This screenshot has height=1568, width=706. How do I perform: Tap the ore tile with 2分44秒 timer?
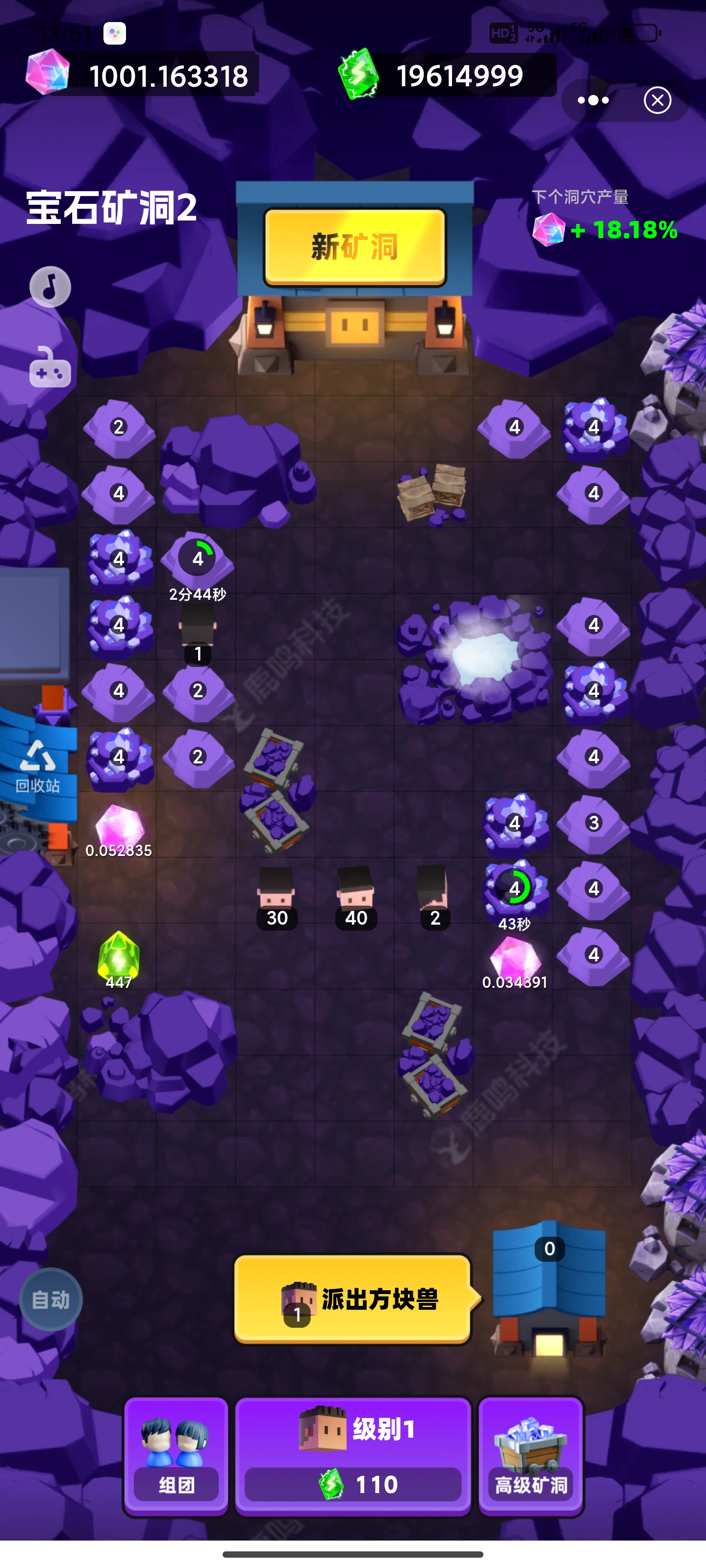tap(198, 560)
